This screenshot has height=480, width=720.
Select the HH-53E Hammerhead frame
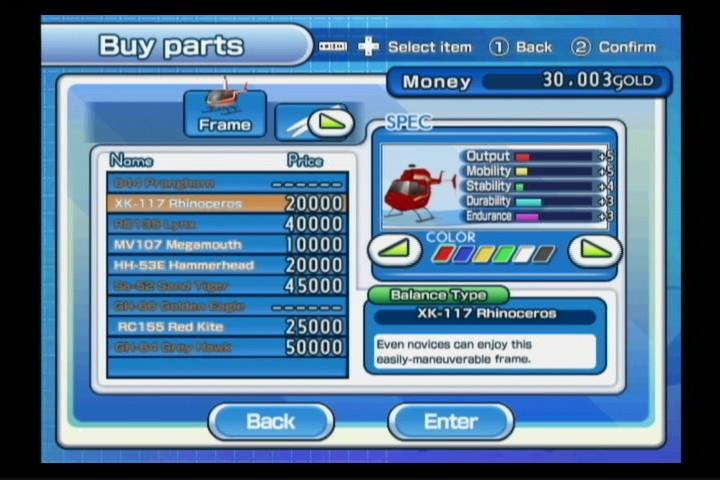point(227,265)
